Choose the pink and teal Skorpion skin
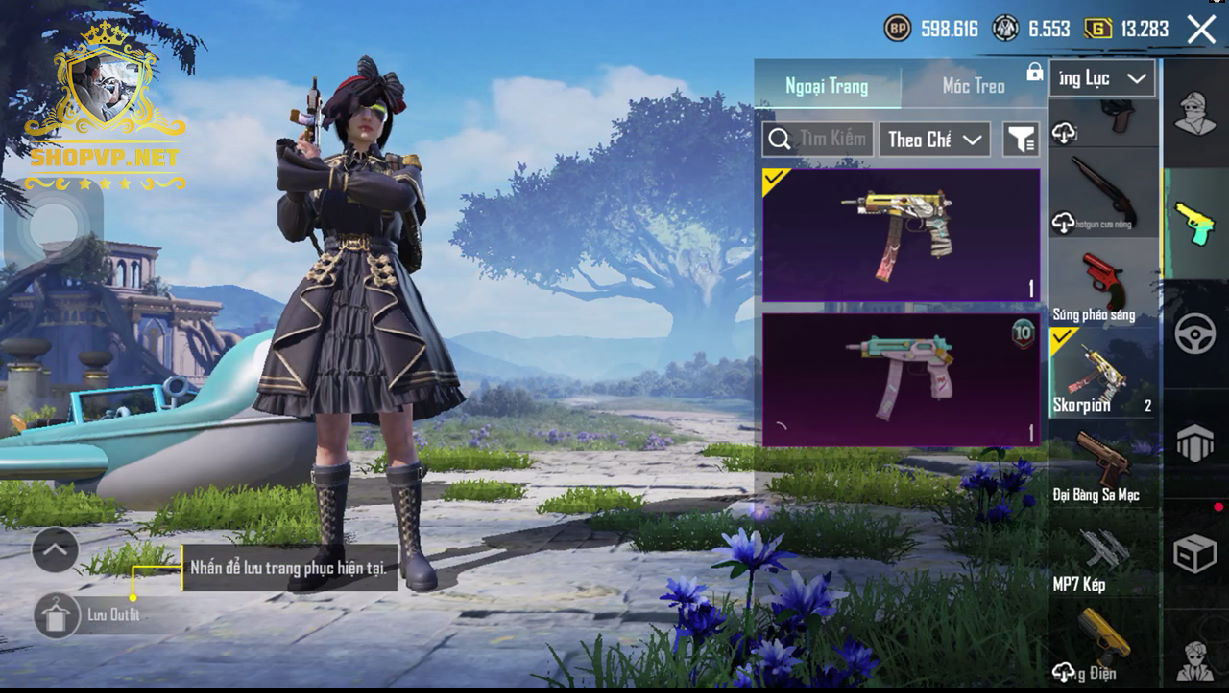Viewport: 1229px width, 693px height. click(x=900, y=379)
